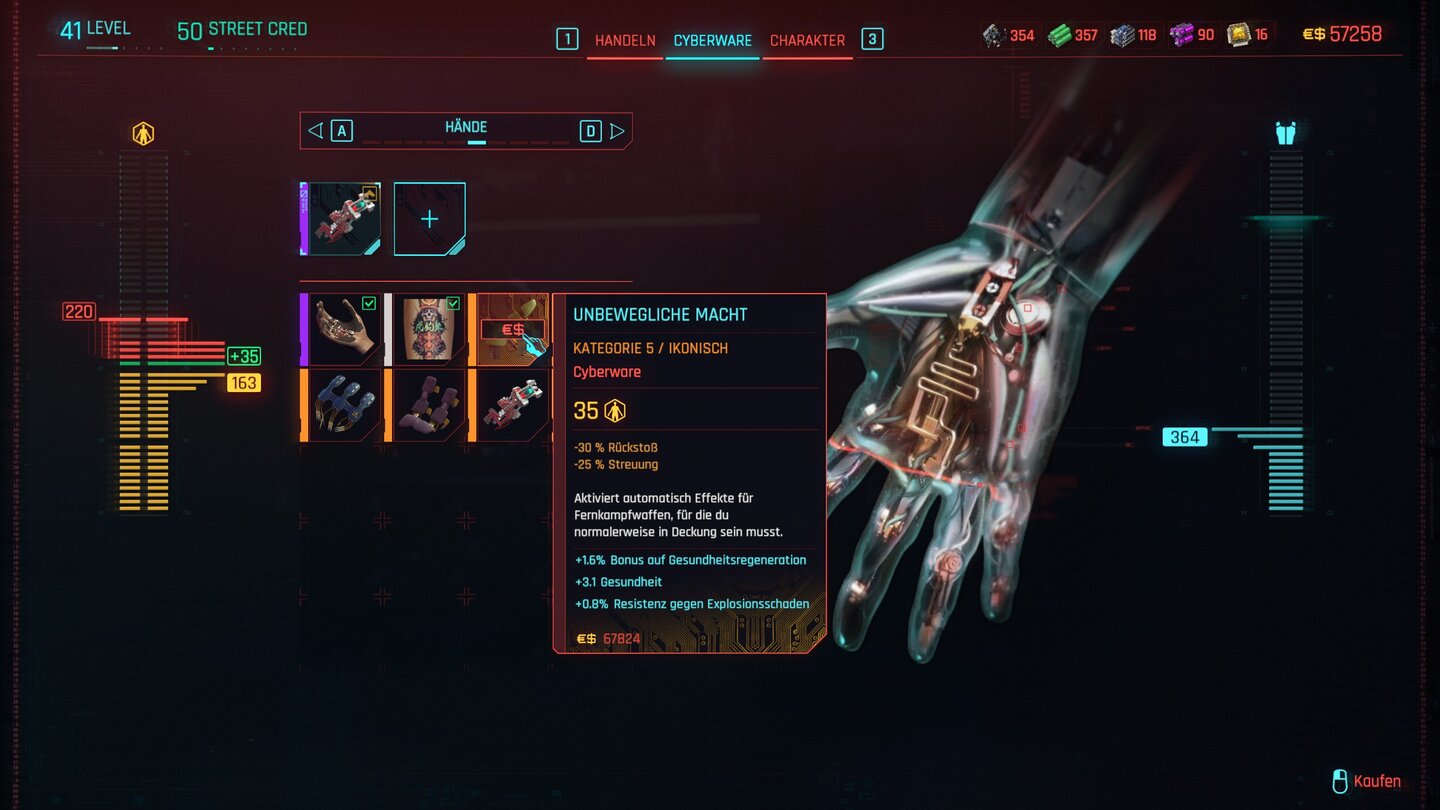
Task: Switch to the HANDELN tab
Action: pos(624,41)
